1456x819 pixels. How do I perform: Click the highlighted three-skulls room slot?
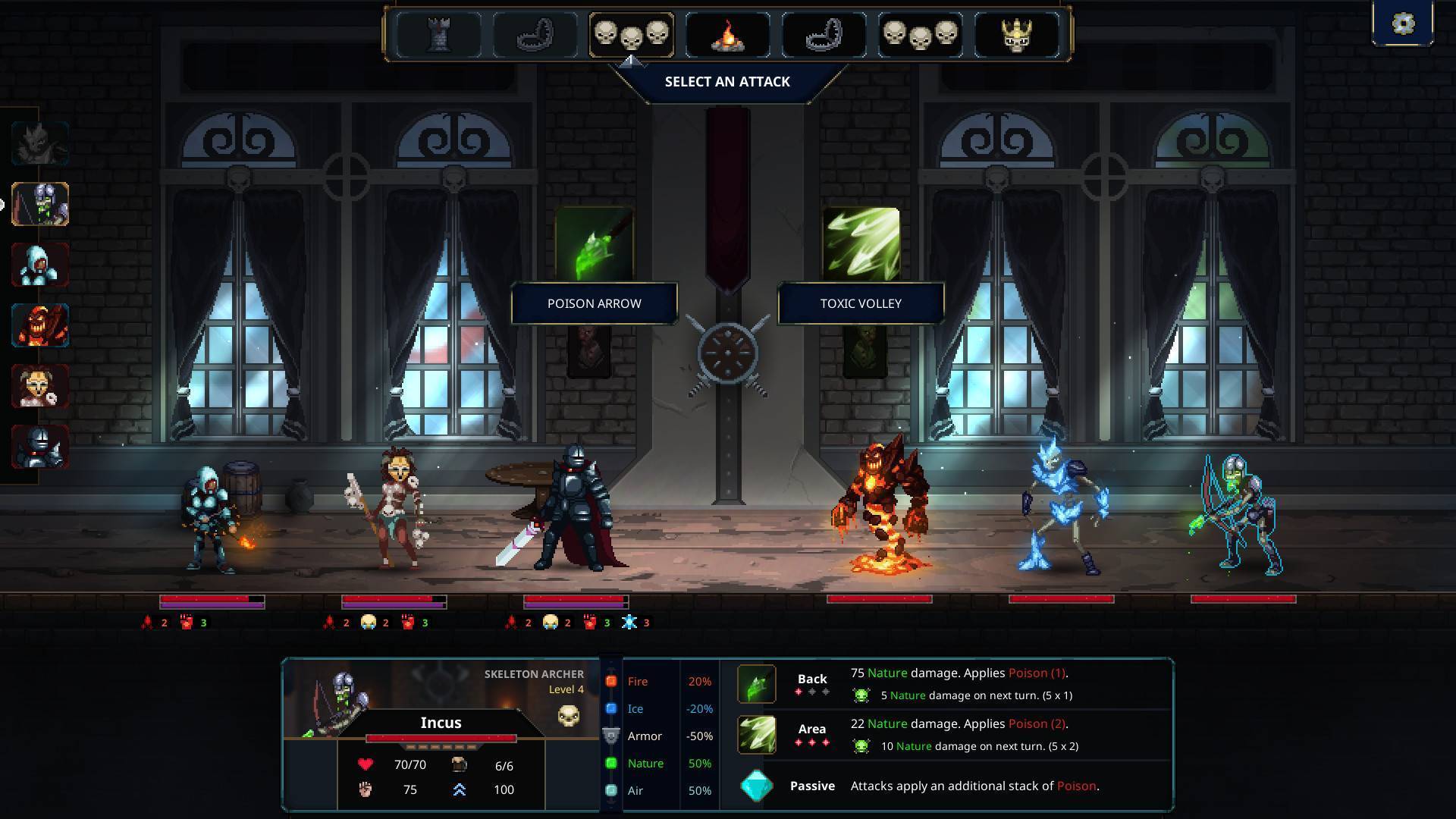[x=631, y=33]
